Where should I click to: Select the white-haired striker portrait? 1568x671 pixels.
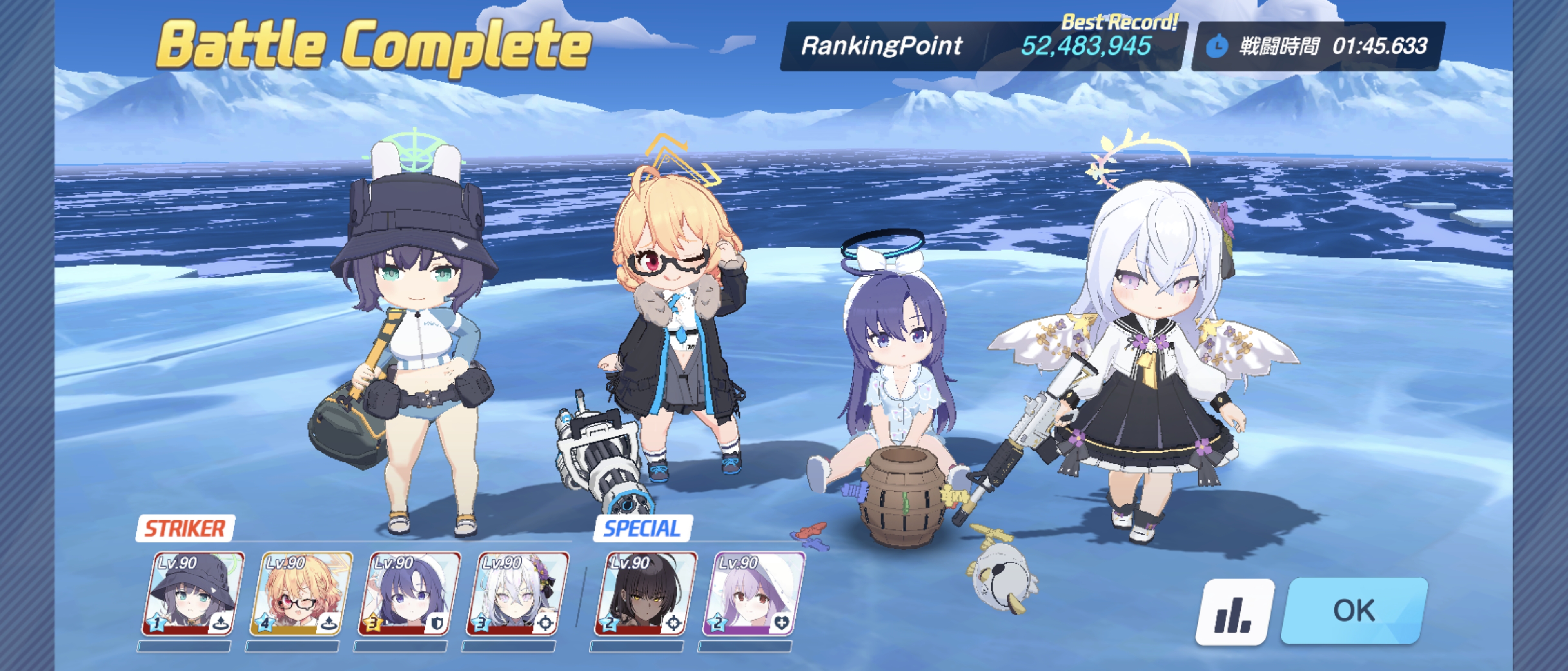pyautogui.click(x=517, y=594)
